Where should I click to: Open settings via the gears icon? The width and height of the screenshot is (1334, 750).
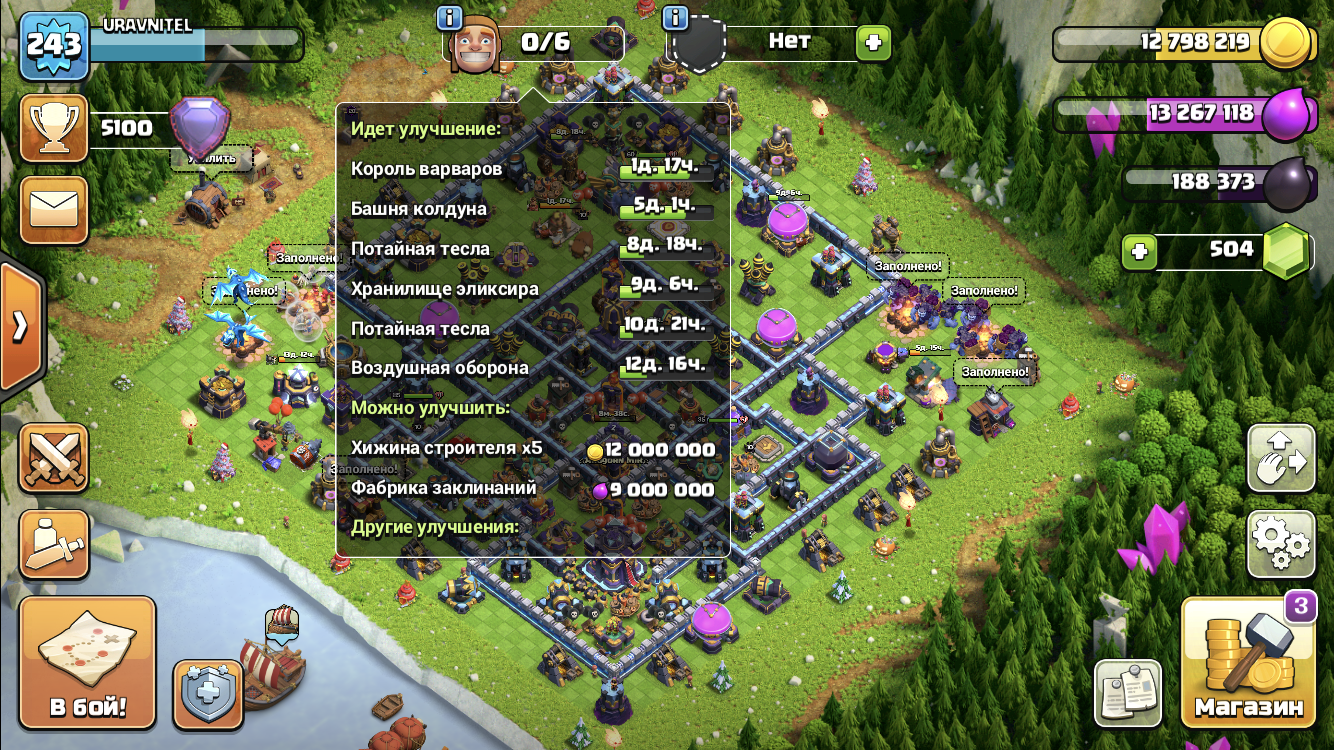pyautogui.click(x=1283, y=545)
